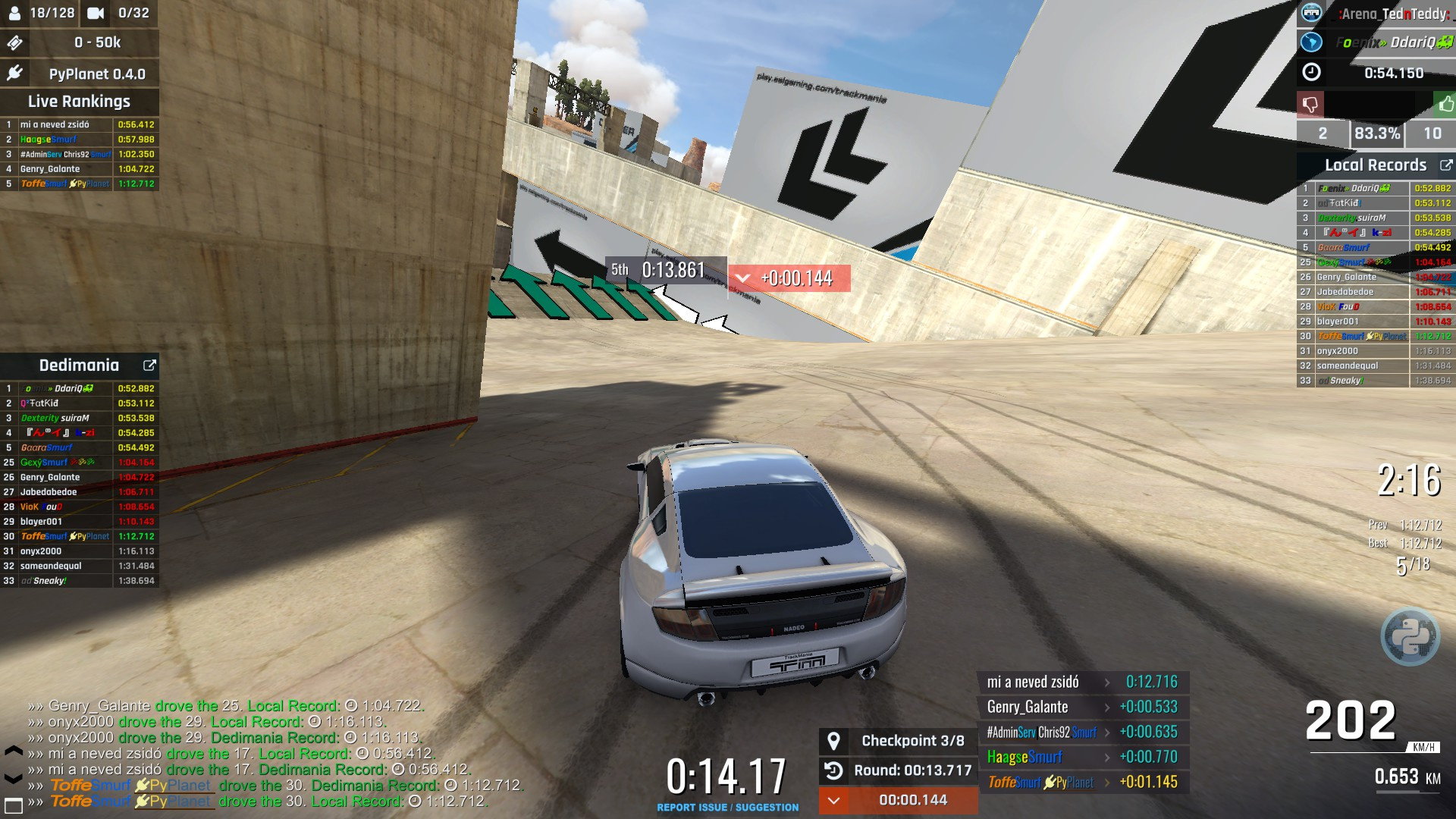
Task: Give the map a thumbs up
Action: pos(1445,104)
